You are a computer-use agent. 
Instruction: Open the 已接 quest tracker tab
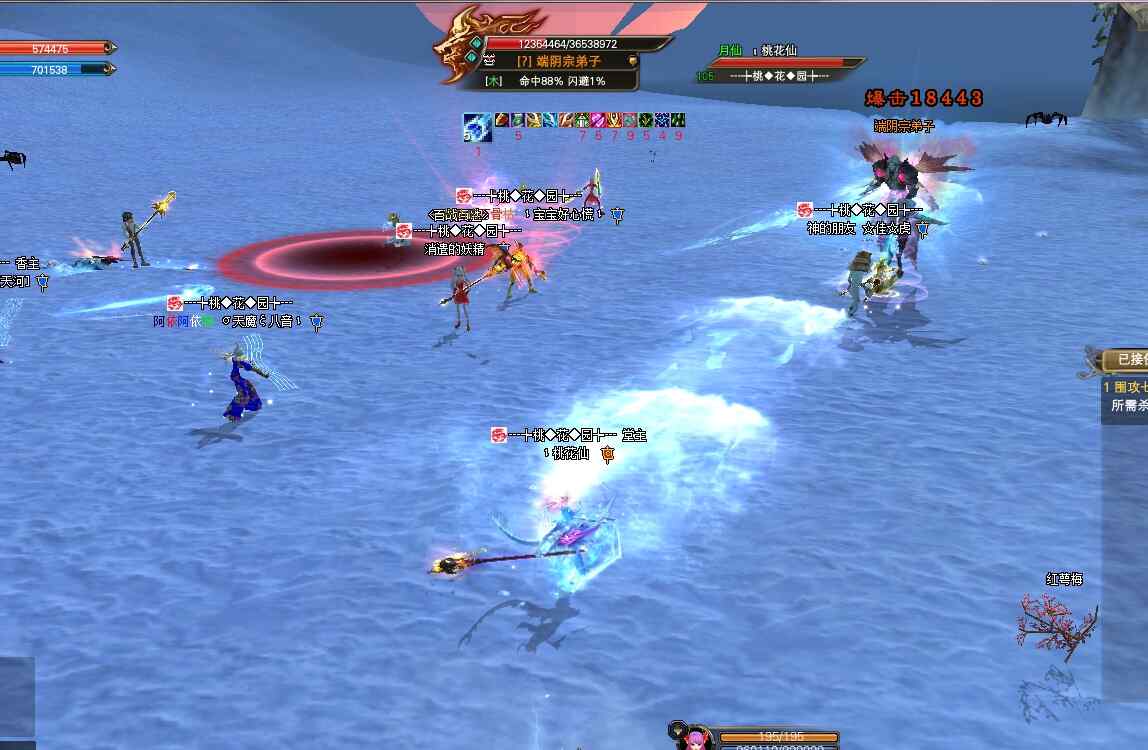coord(1128,359)
